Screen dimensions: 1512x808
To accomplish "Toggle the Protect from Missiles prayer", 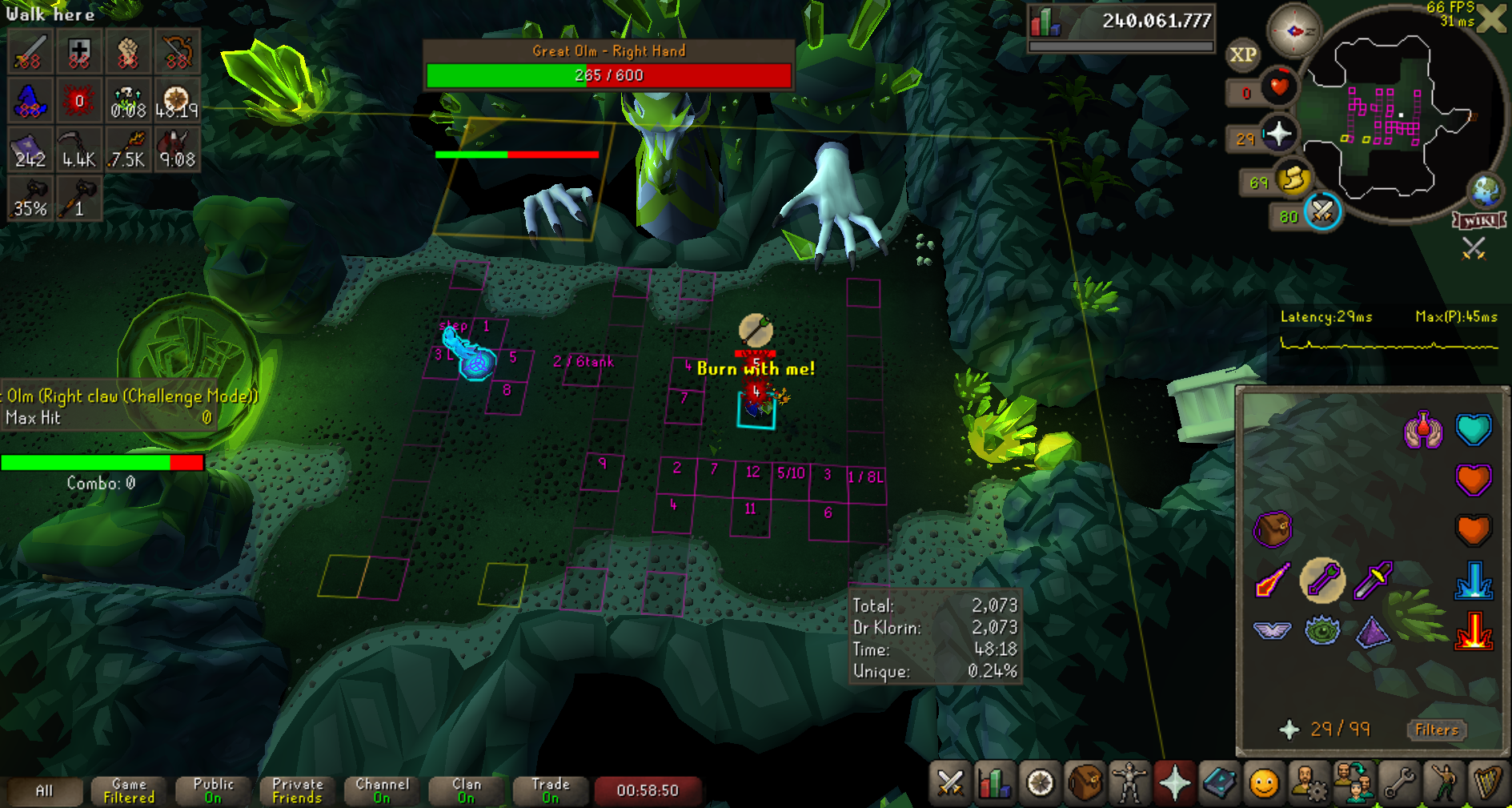I will pos(1322,580).
